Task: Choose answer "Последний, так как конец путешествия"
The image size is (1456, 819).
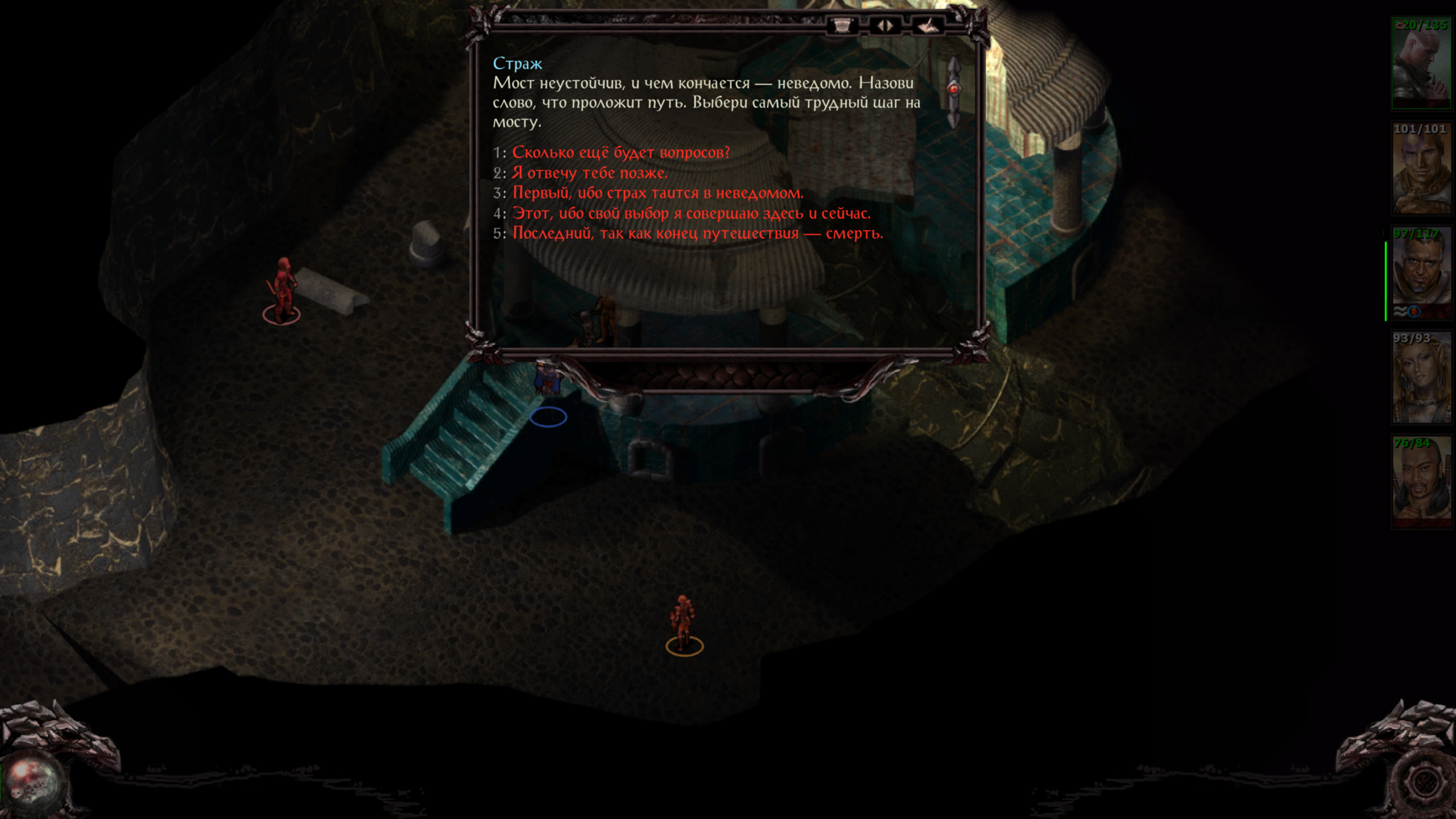Action: tap(697, 234)
